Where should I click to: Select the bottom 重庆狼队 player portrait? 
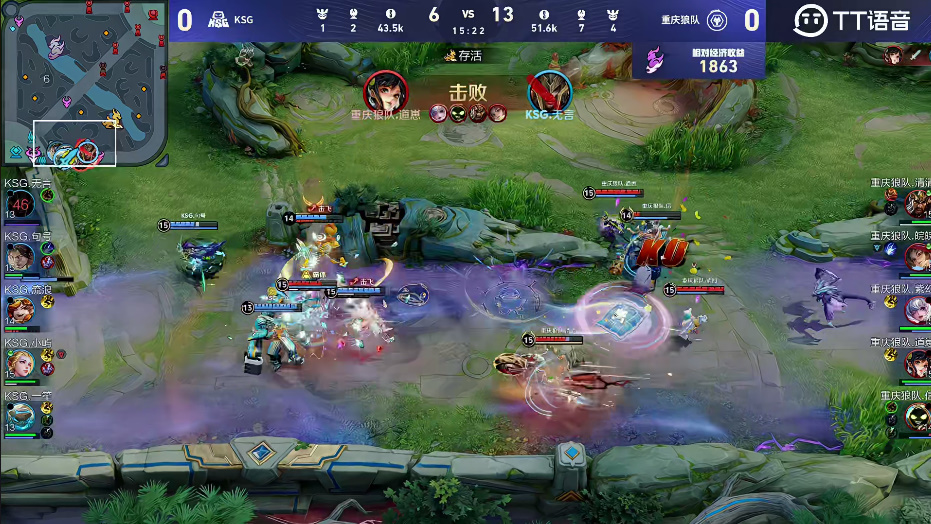pos(916,416)
